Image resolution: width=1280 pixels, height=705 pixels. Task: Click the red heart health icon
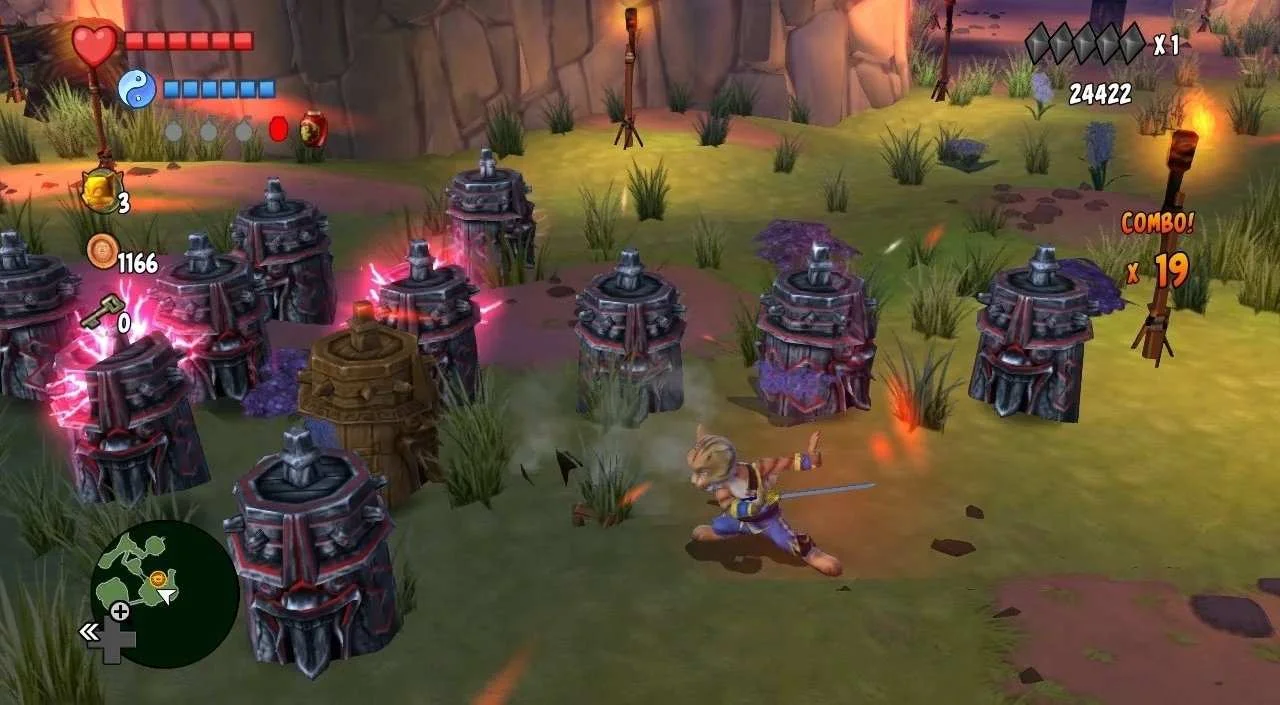[x=95, y=45]
